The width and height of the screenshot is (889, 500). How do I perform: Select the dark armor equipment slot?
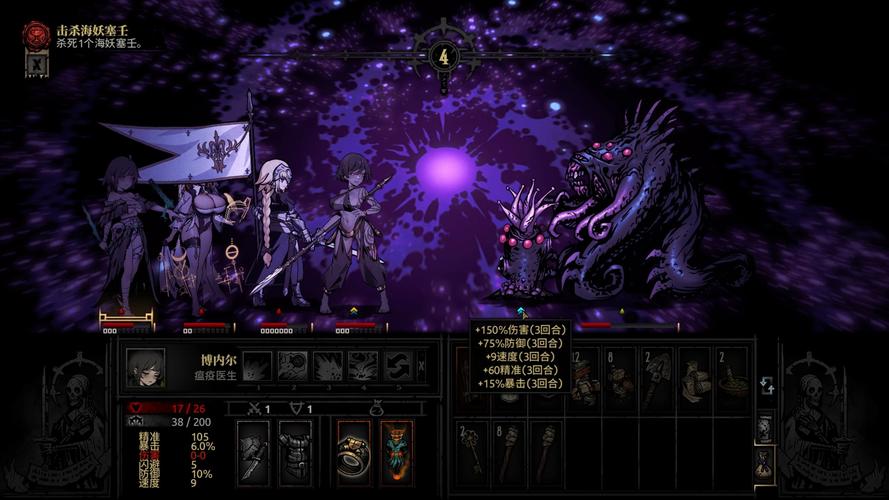295,452
